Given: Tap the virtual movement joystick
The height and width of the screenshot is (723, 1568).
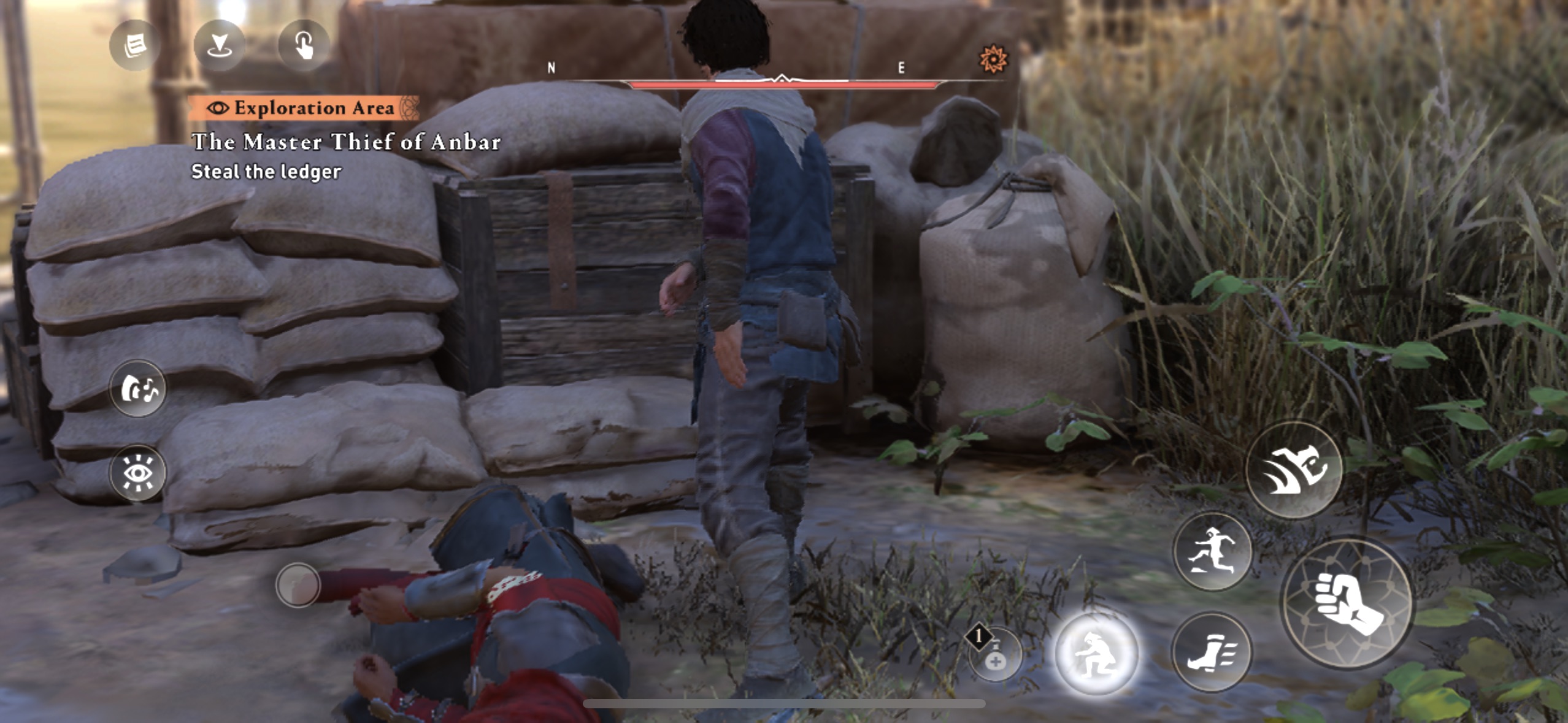Looking at the screenshot, I should 298,585.
